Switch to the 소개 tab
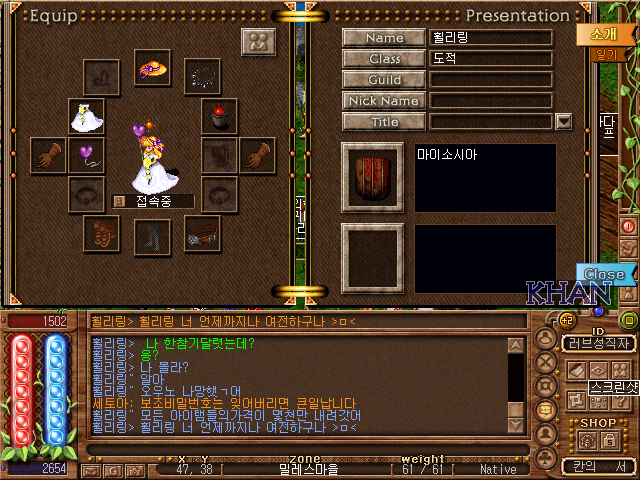 [x=596, y=33]
